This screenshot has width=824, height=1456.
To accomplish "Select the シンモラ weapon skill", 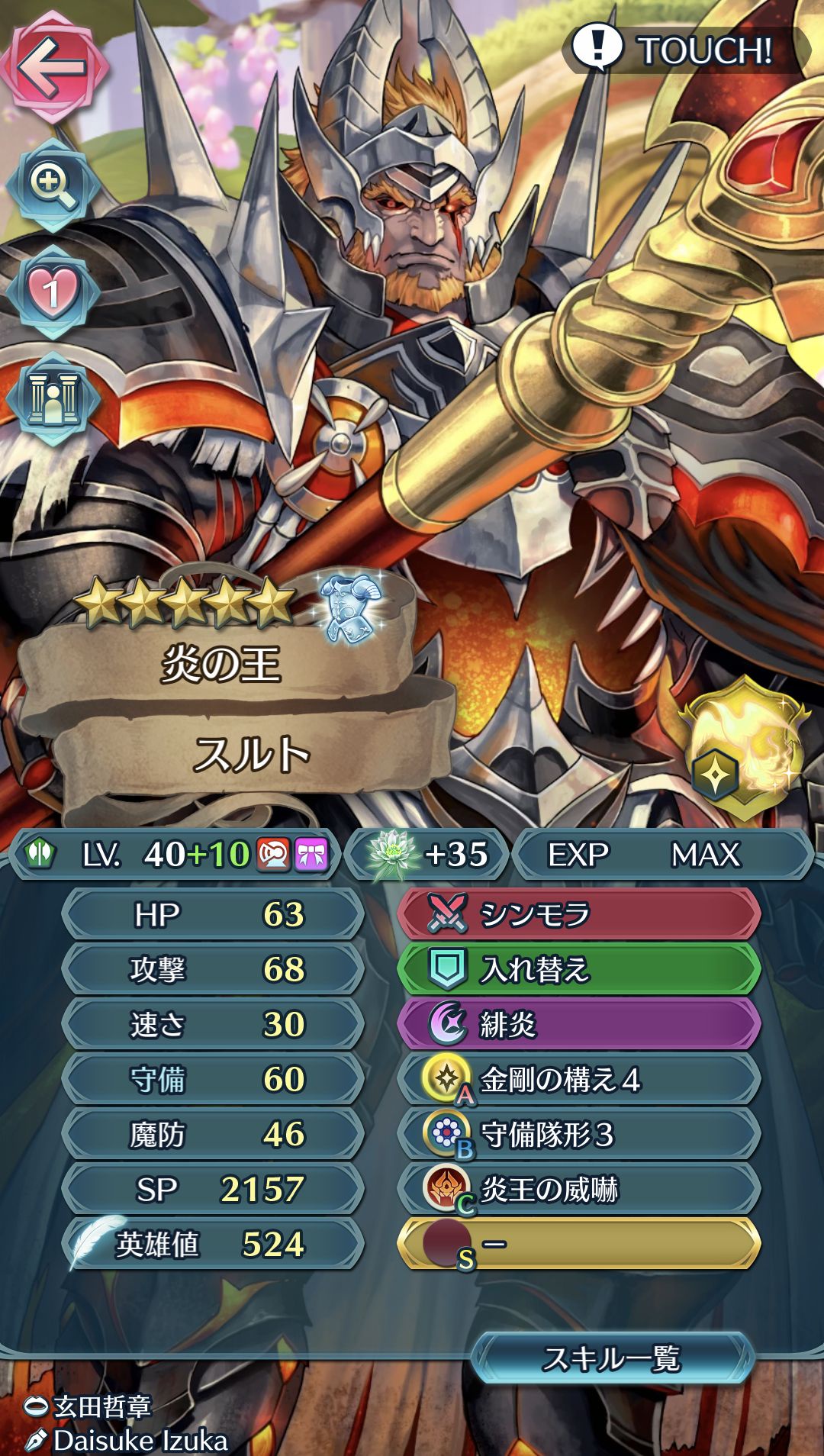I will (x=578, y=914).
